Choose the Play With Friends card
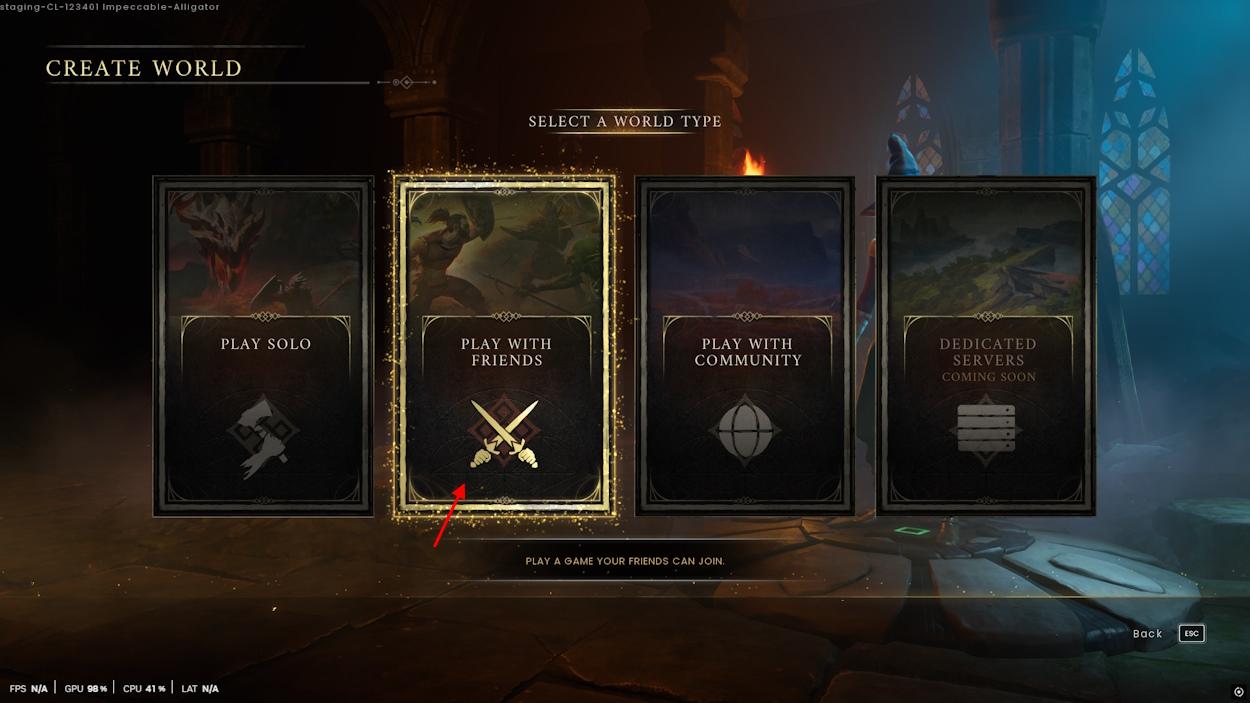The height and width of the screenshot is (703, 1250). pyautogui.click(x=505, y=346)
